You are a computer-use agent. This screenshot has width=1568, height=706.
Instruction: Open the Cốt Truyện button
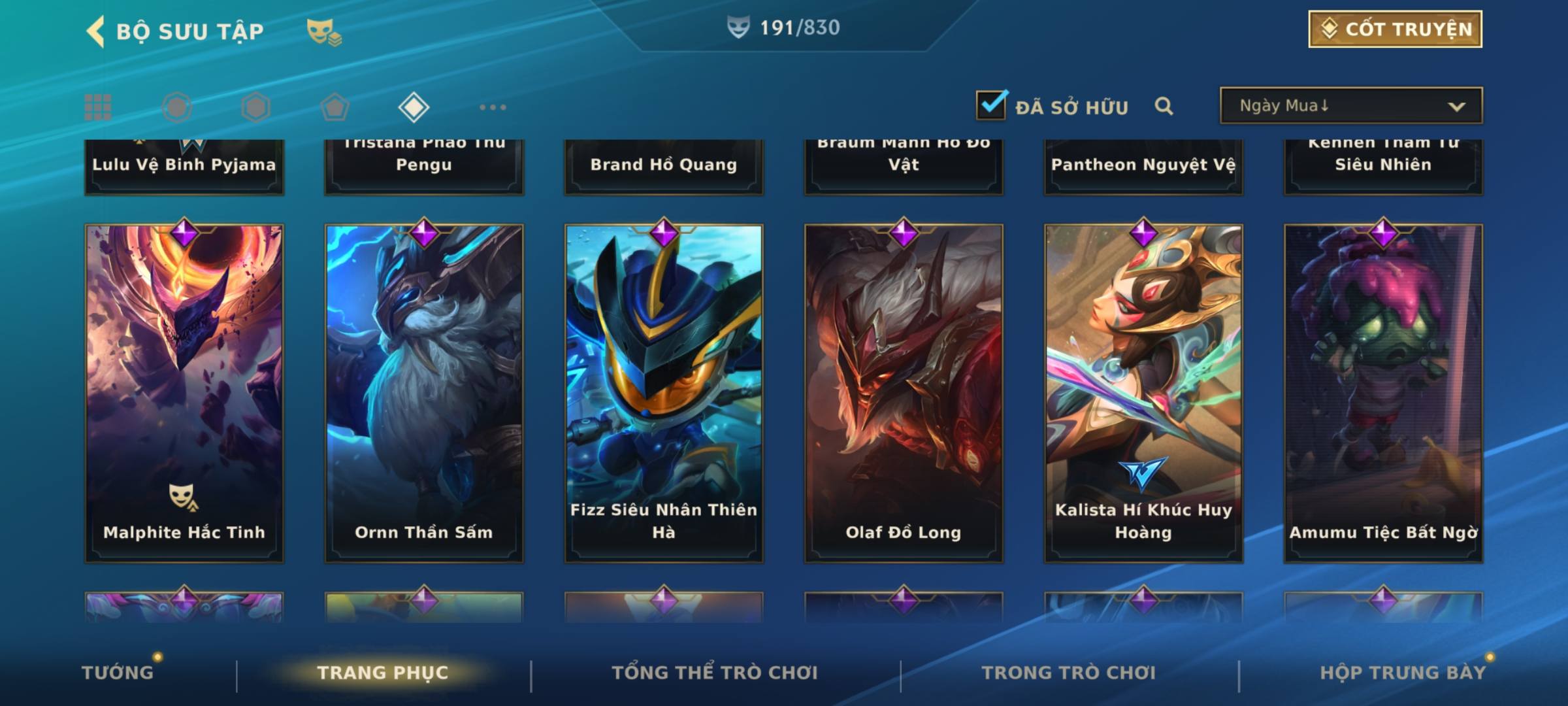(1395, 29)
